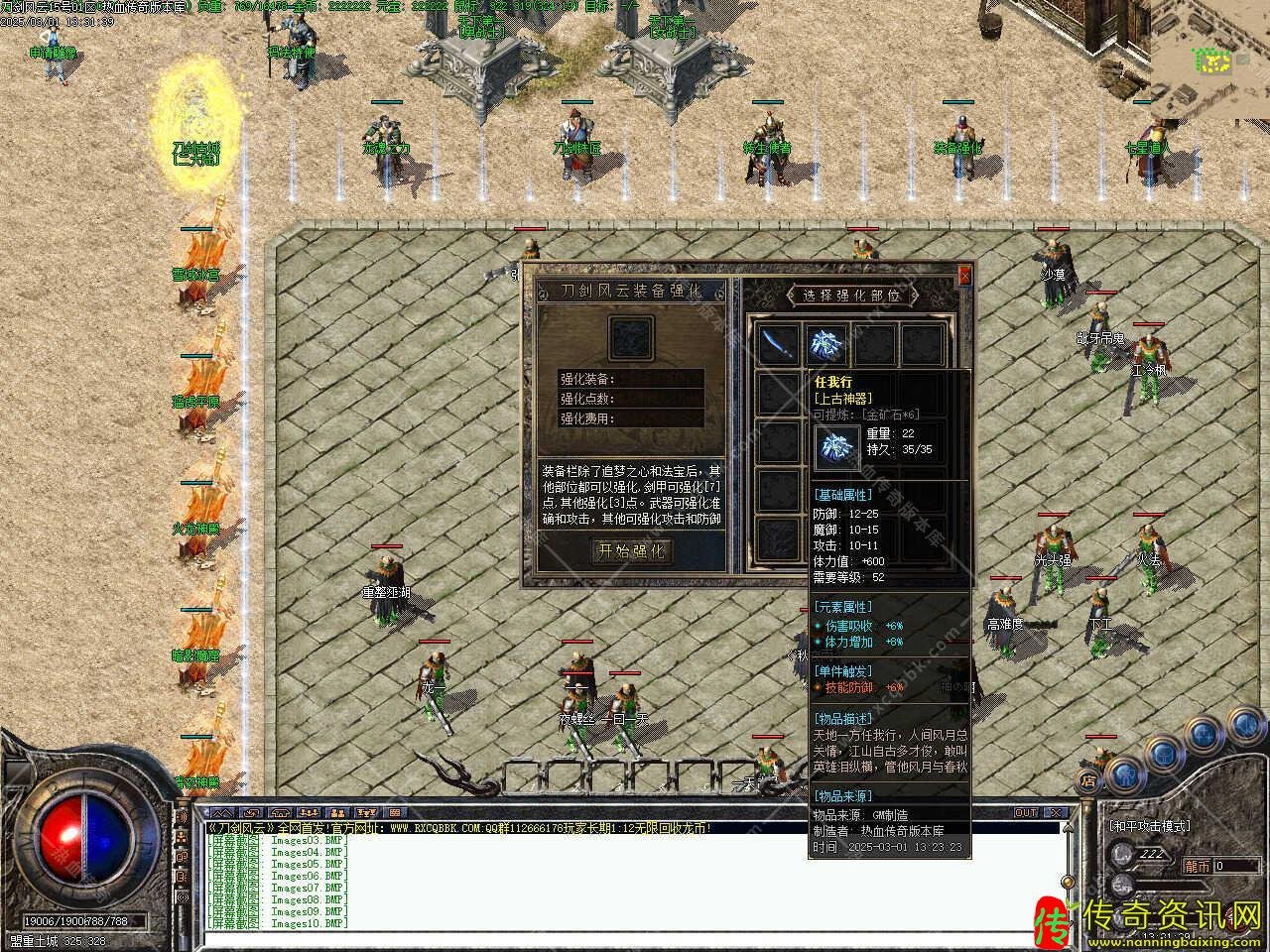Click the 龍币 currency field

pos(1235,866)
